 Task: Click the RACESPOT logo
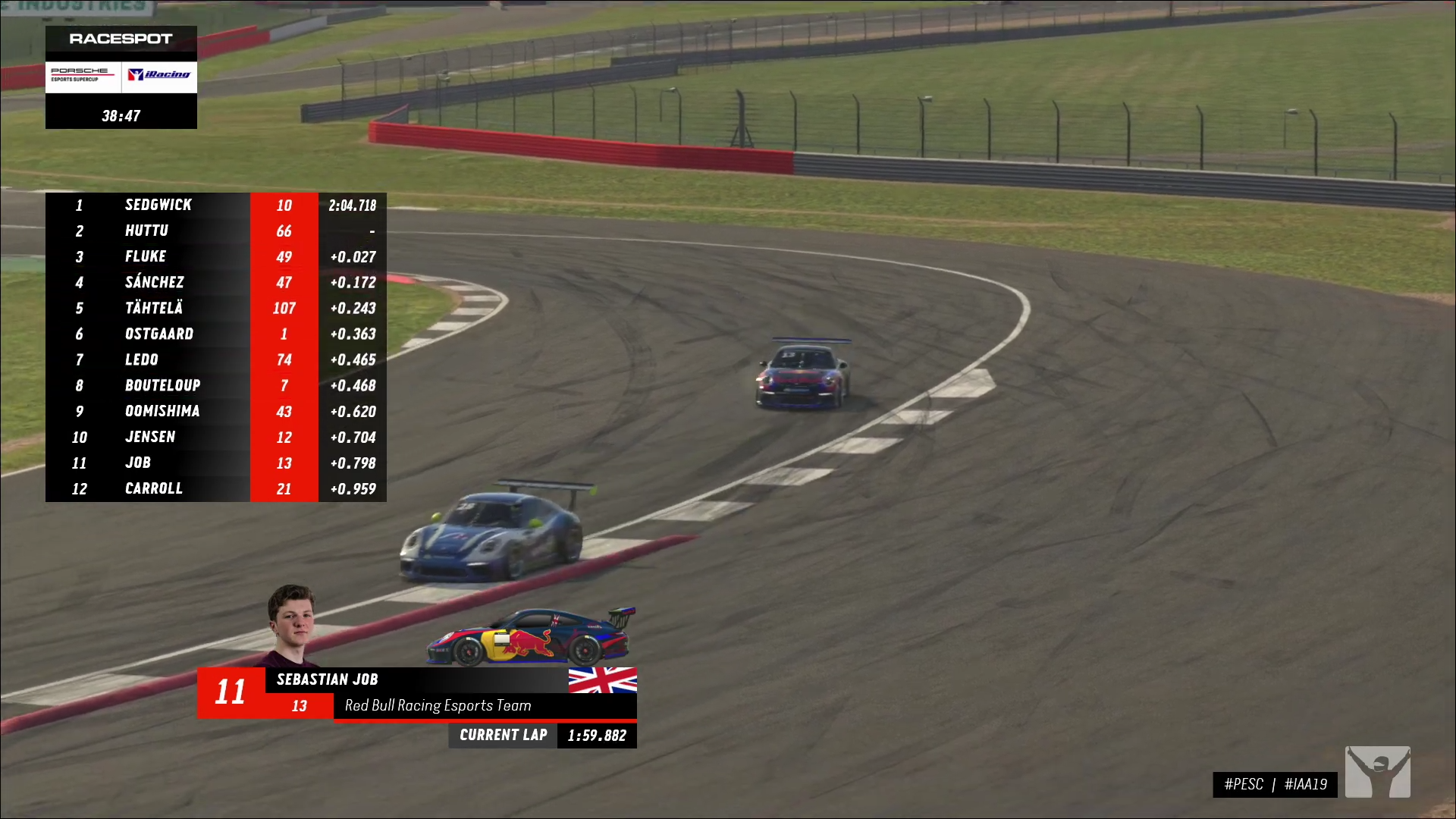tap(121, 39)
